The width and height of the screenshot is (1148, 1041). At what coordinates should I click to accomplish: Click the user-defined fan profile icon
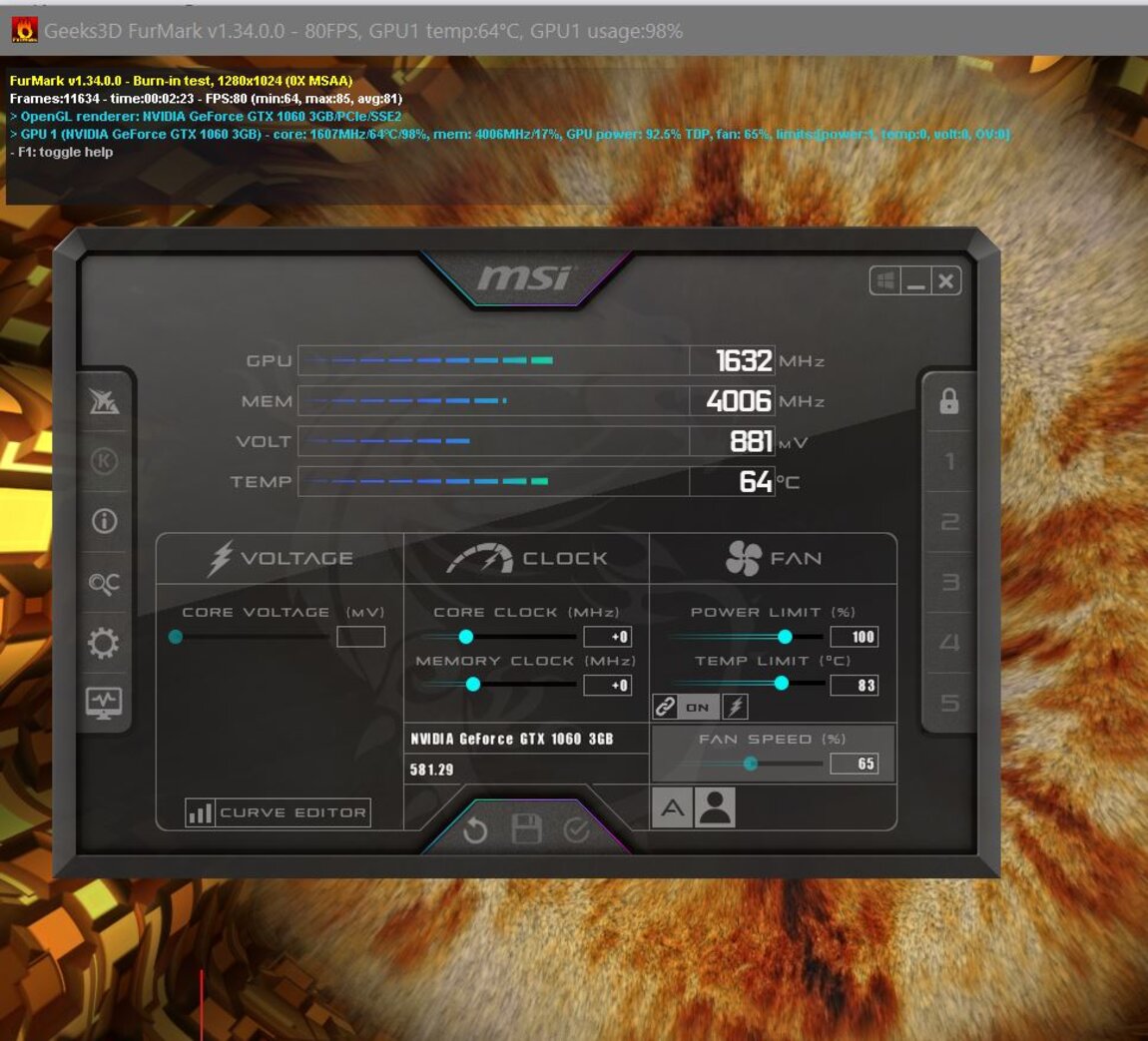click(715, 807)
